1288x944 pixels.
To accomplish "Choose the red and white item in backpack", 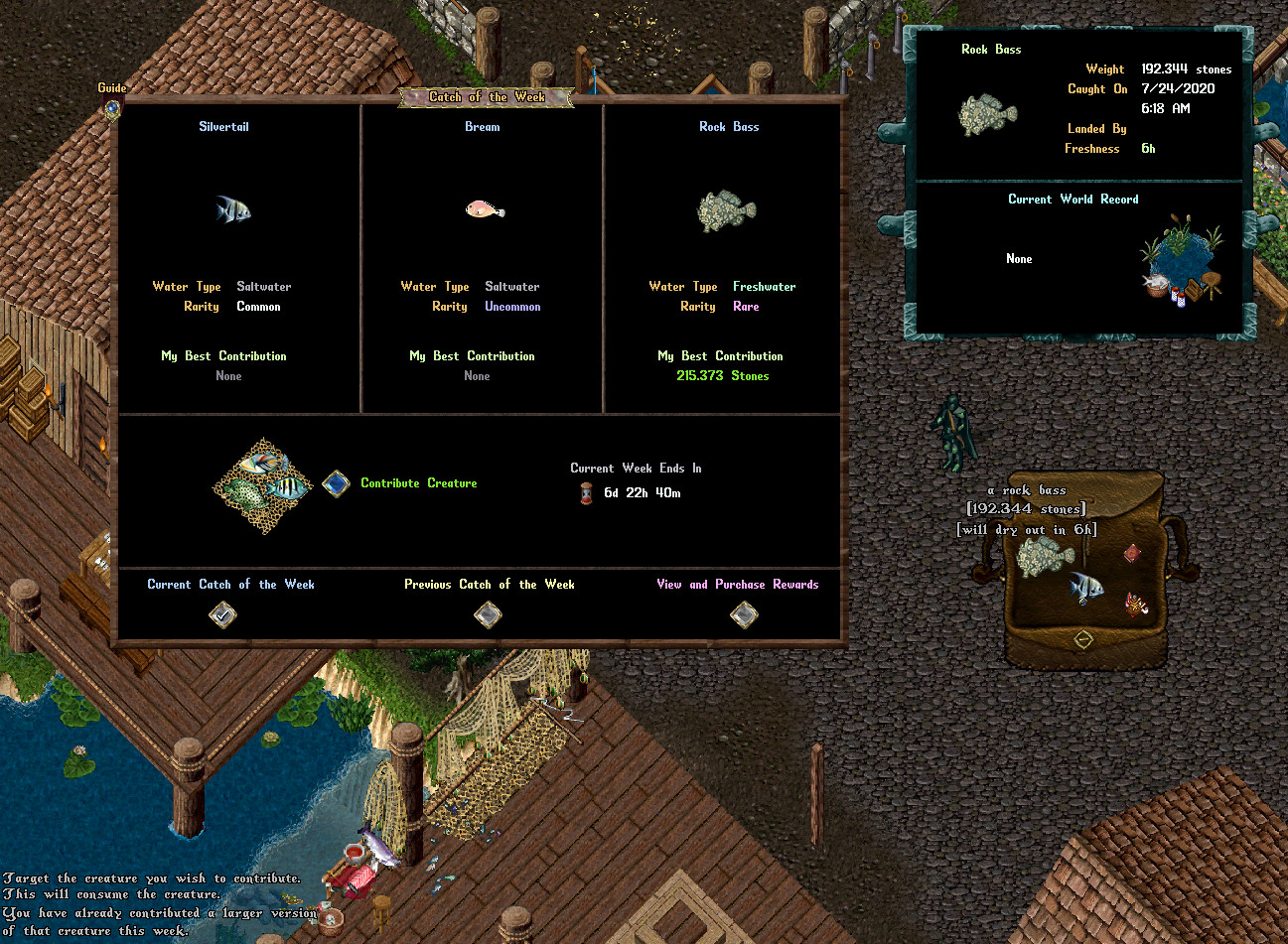I will [x=1136, y=604].
